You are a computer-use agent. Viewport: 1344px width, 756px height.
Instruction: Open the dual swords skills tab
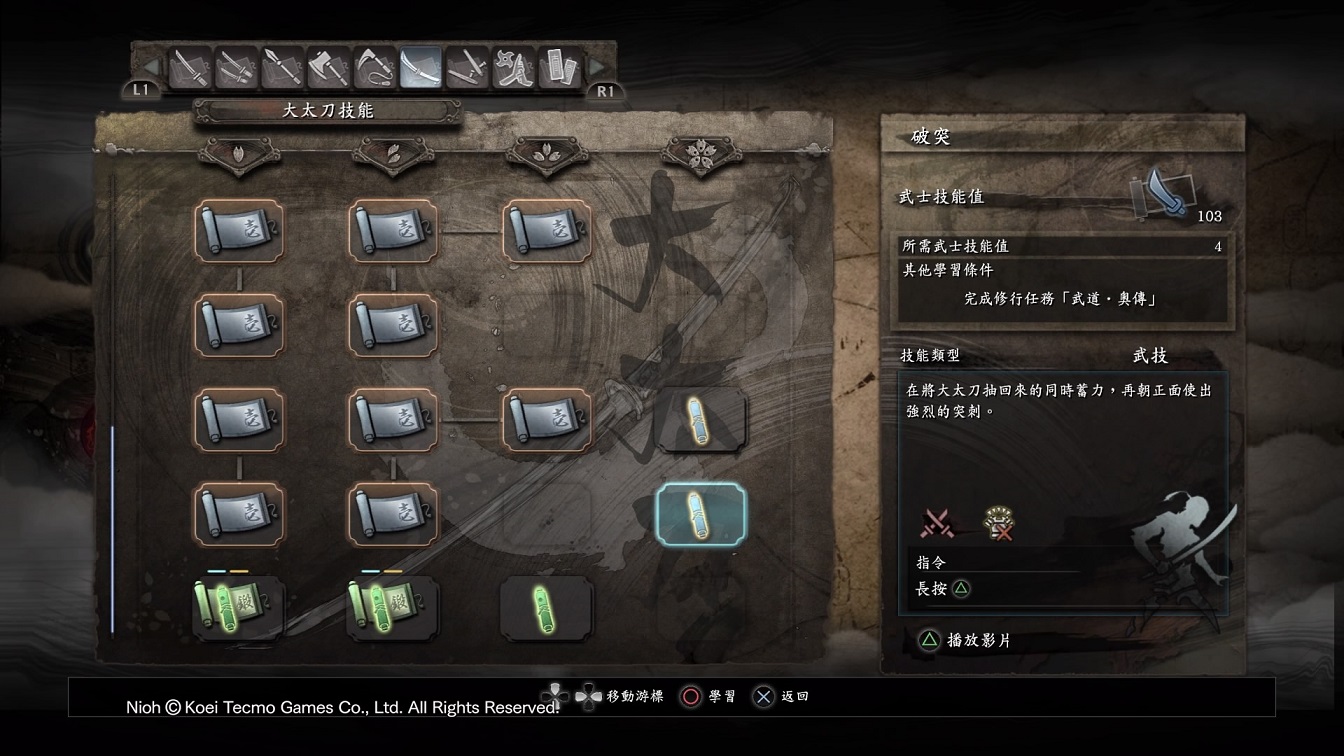[x=236, y=68]
